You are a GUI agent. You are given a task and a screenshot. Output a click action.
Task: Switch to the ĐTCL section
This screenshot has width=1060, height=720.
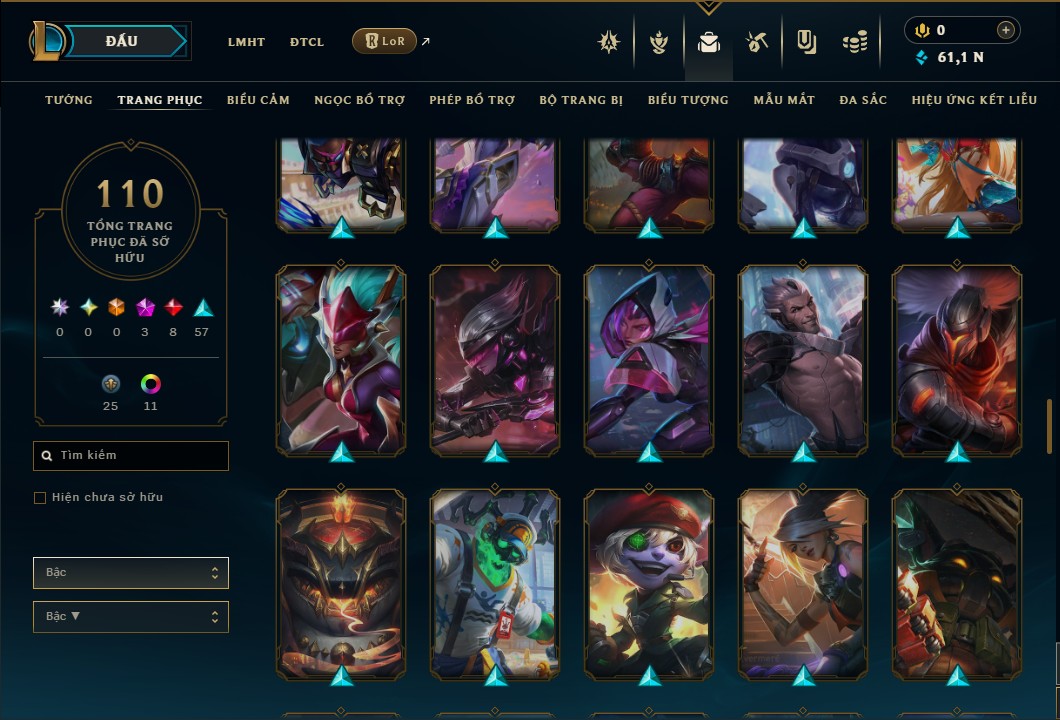(307, 42)
